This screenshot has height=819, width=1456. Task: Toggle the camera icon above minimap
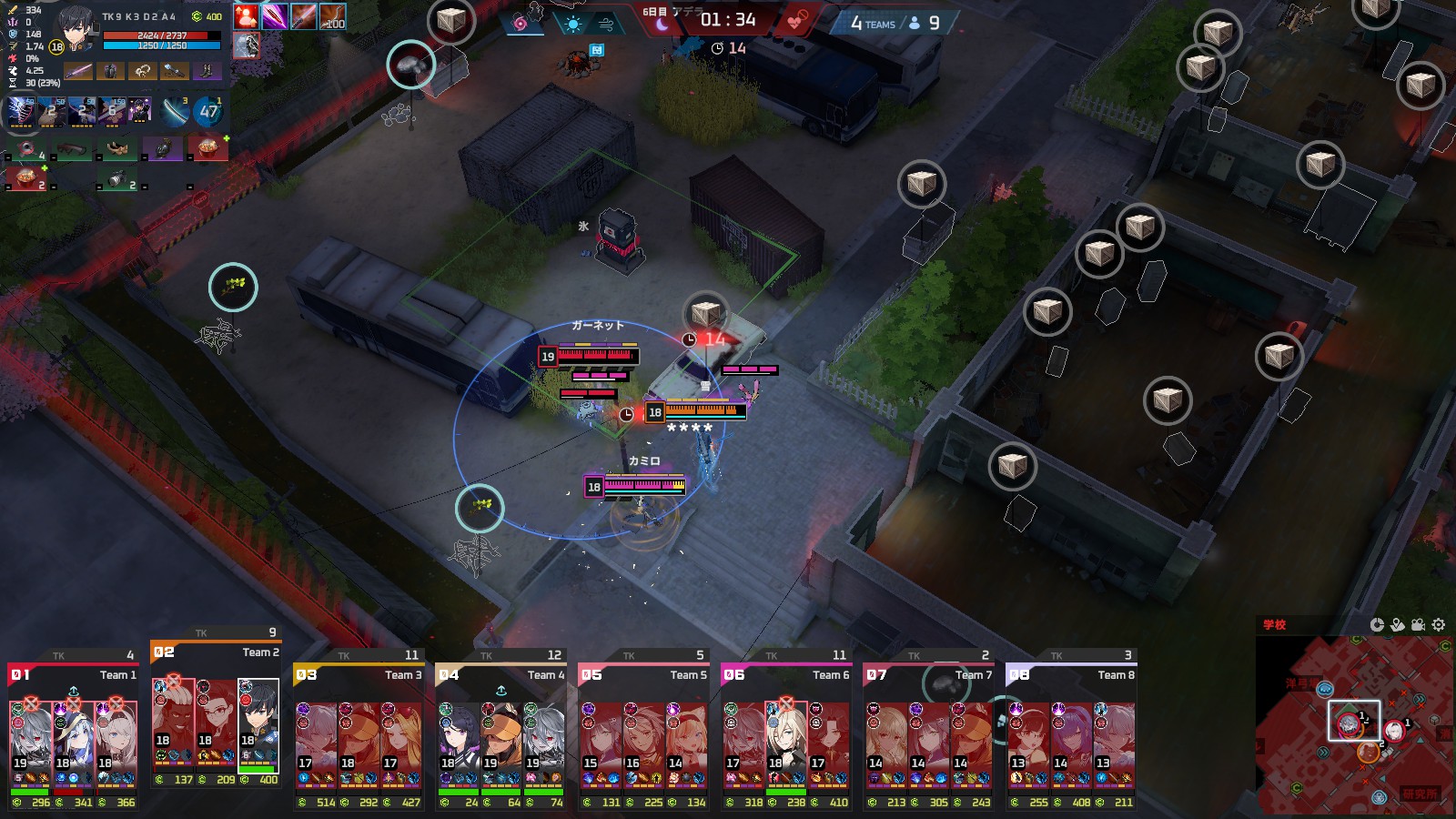1418,624
